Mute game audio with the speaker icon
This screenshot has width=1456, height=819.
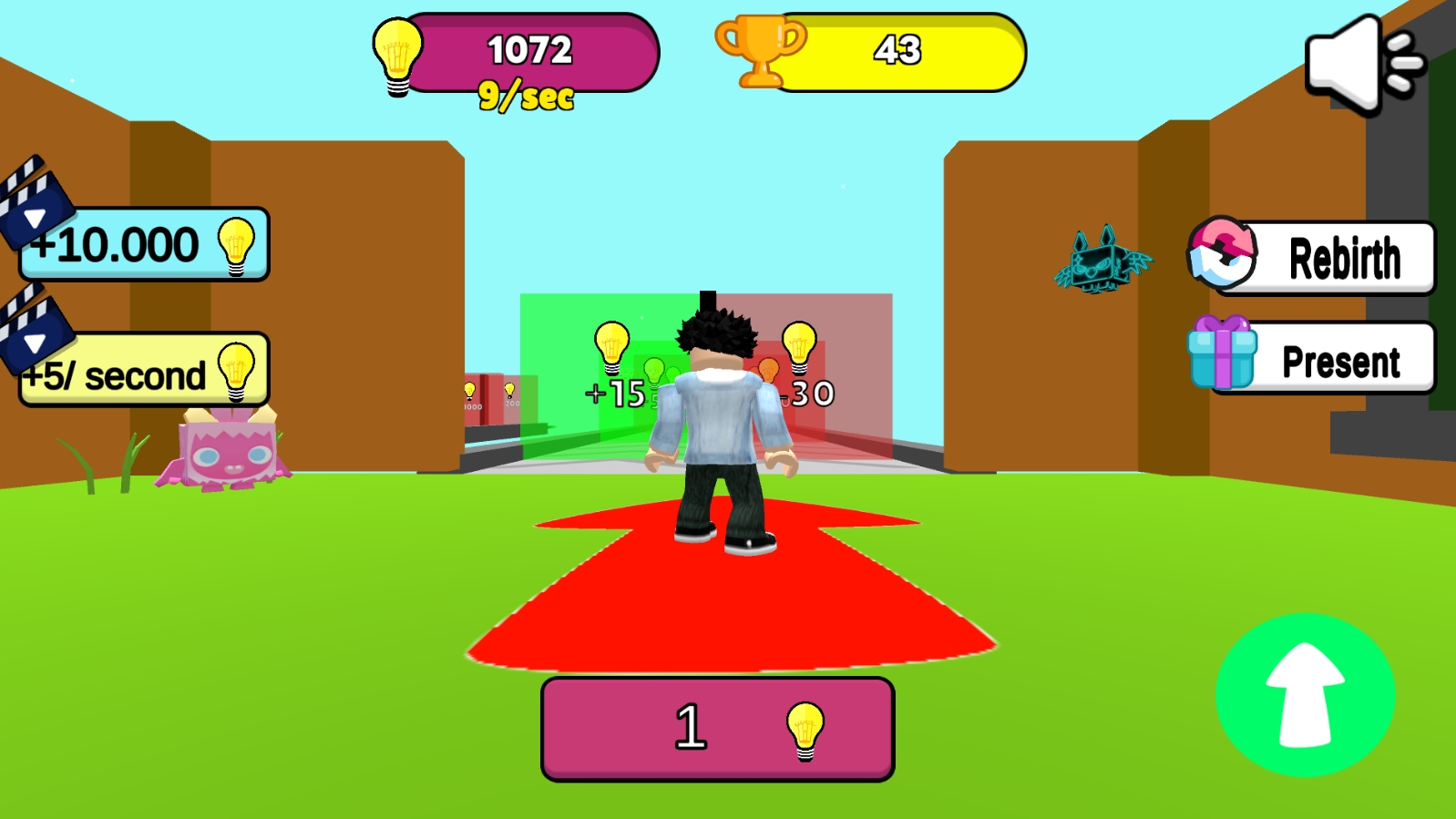[1358, 62]
